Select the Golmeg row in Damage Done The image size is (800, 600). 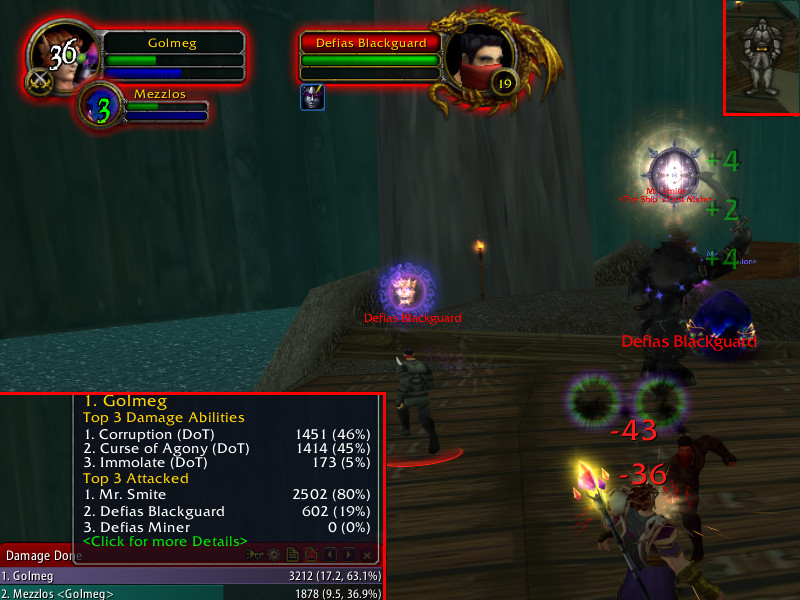[x=190, y=576]
